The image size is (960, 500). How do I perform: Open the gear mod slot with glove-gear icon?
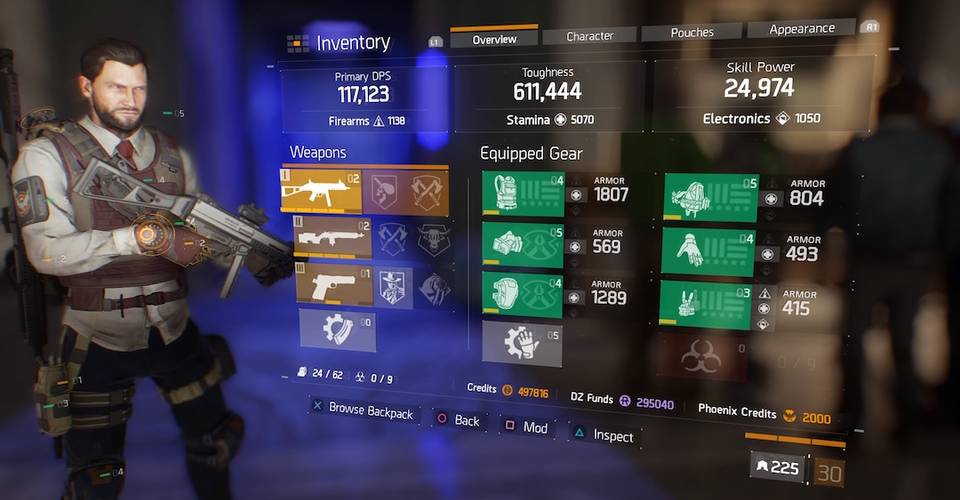click(x=521, y=344)
